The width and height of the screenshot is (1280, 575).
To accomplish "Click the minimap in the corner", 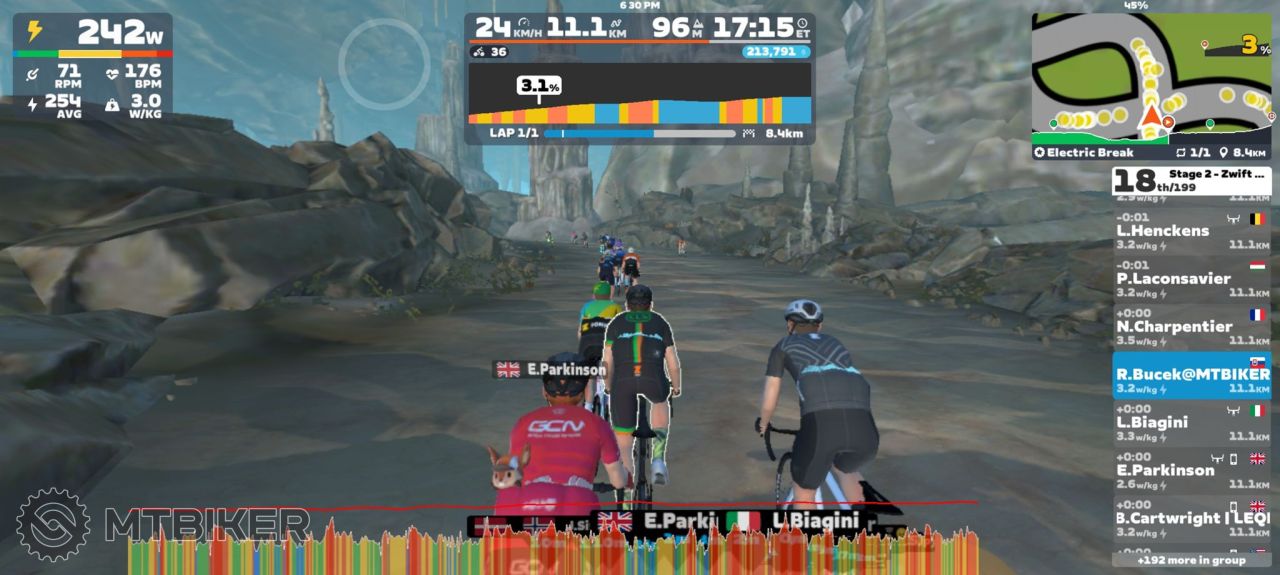I will coord(1151,78).
